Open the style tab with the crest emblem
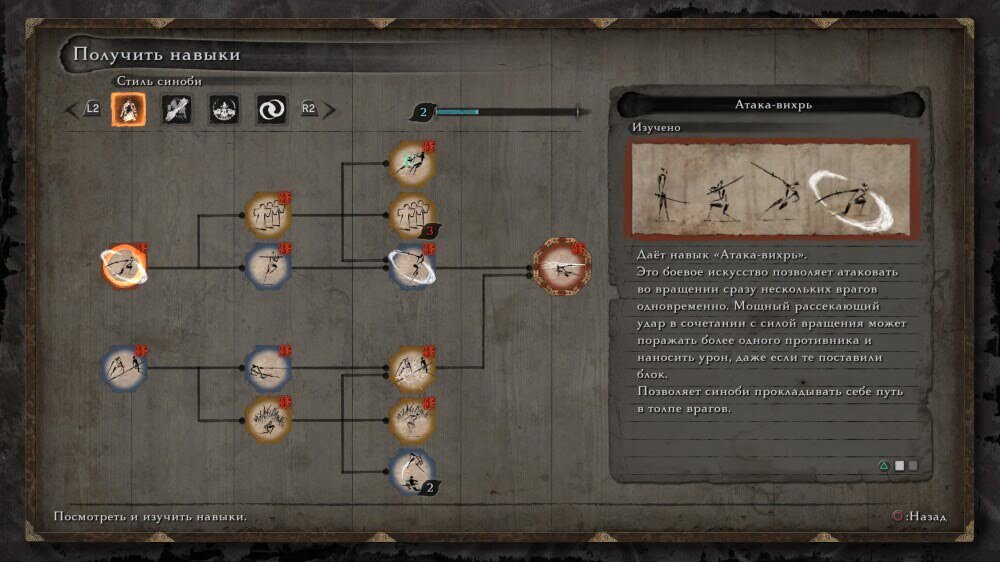 [224, 108]
